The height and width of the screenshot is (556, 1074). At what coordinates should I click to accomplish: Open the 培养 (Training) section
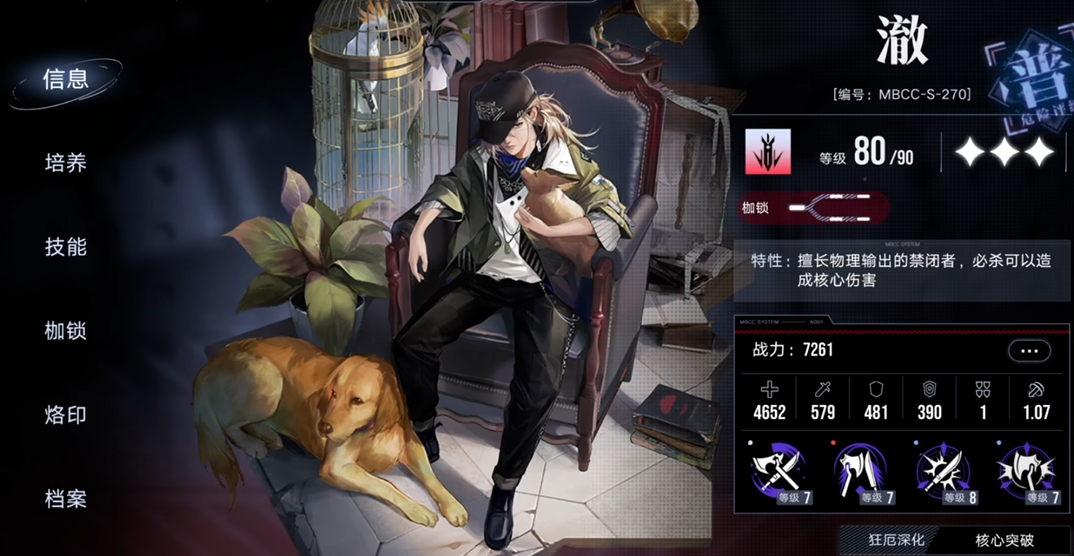tap(66, 163)
